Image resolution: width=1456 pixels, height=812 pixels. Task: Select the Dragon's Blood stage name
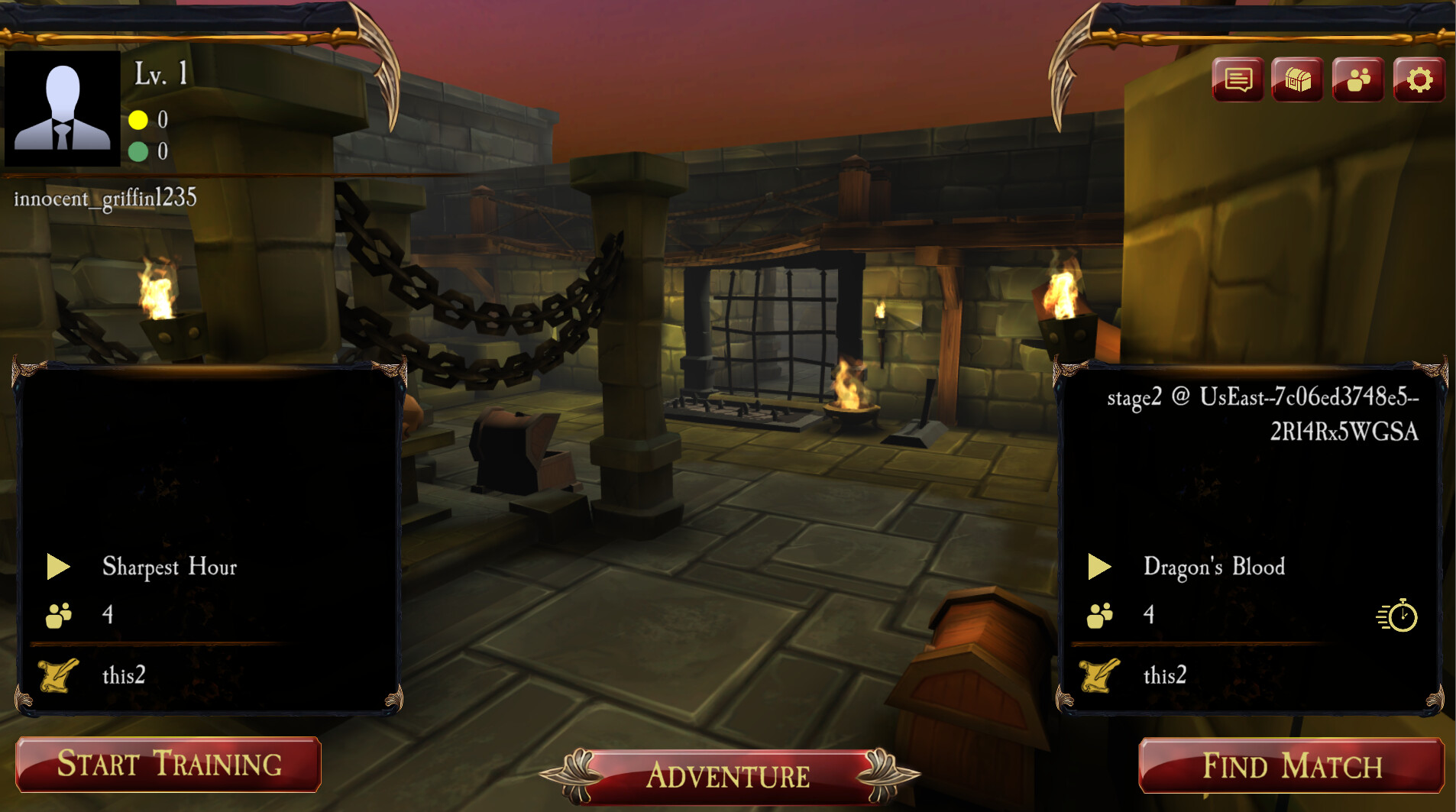point(1214,567)
